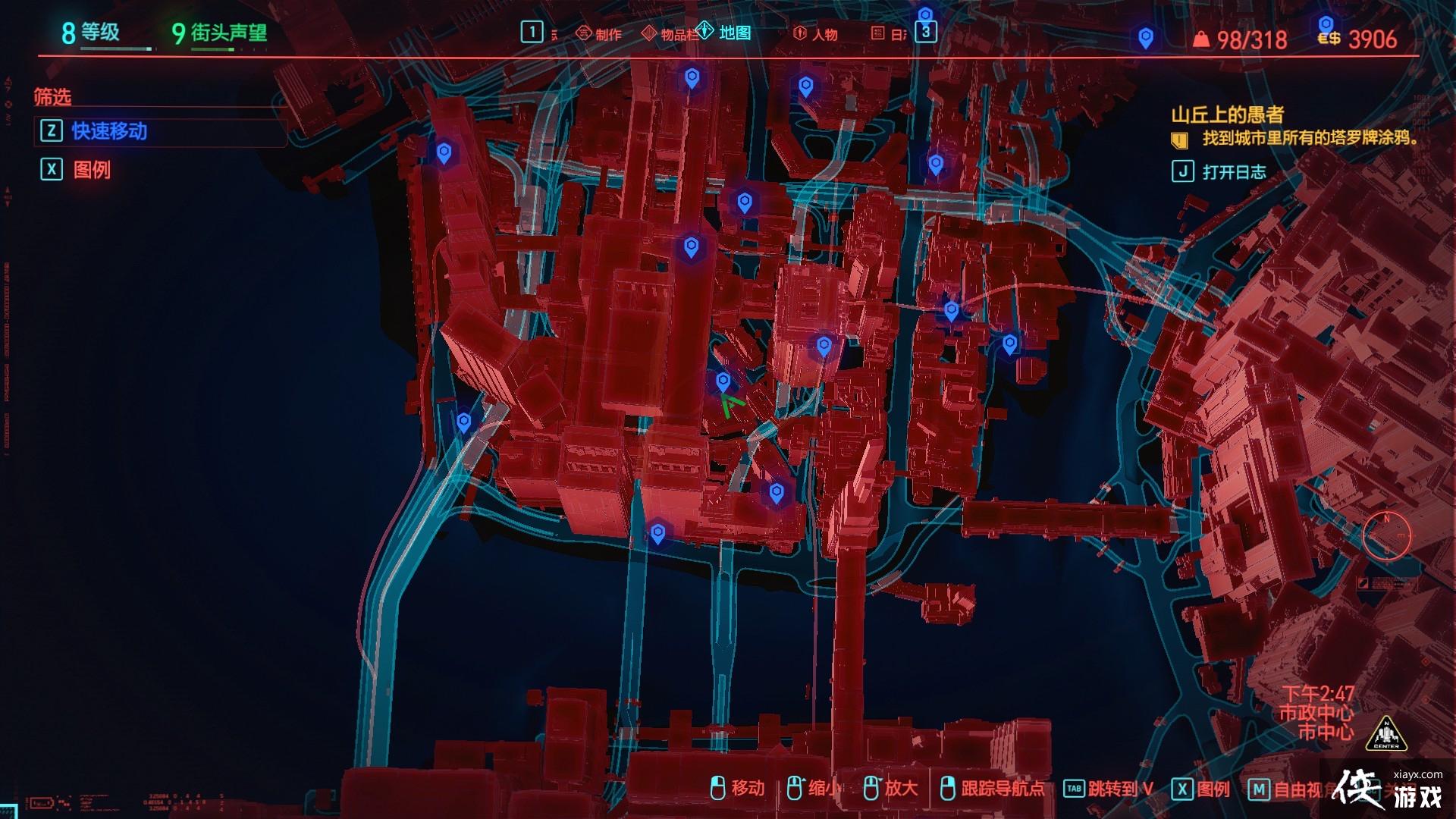Image resolution: width=1456 pixels, height=819 pixels.
Task: Select the 地图 map tab
Action: click(726, 33)
